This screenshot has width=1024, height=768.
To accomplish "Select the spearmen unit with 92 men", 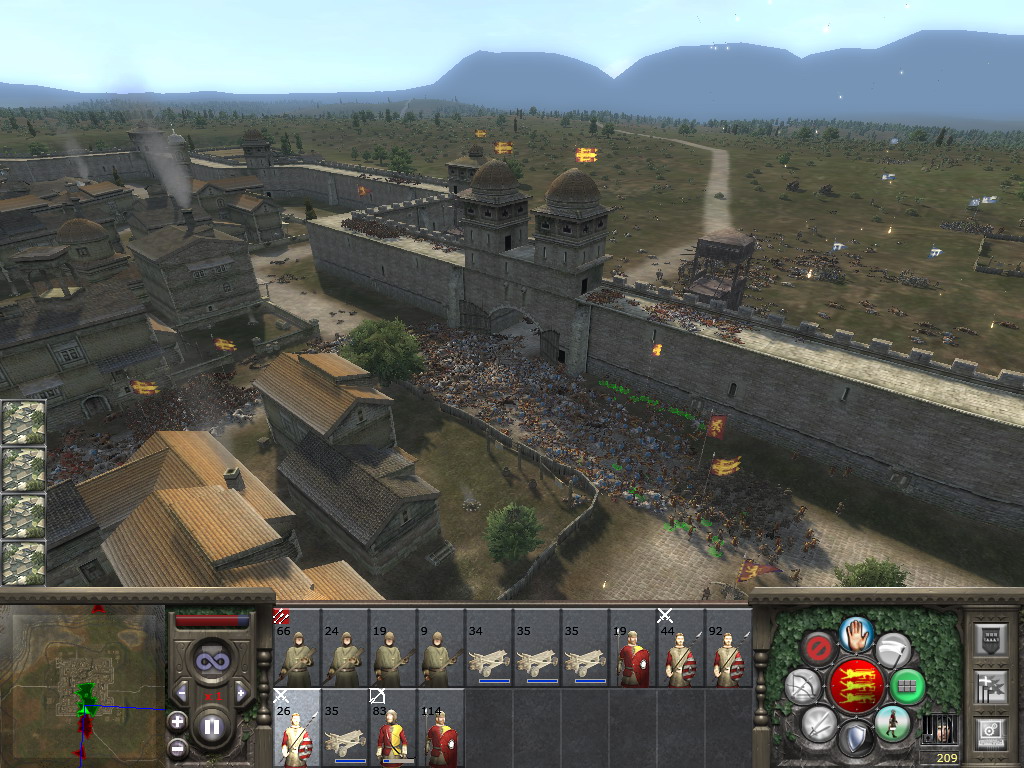I will 728,648.
